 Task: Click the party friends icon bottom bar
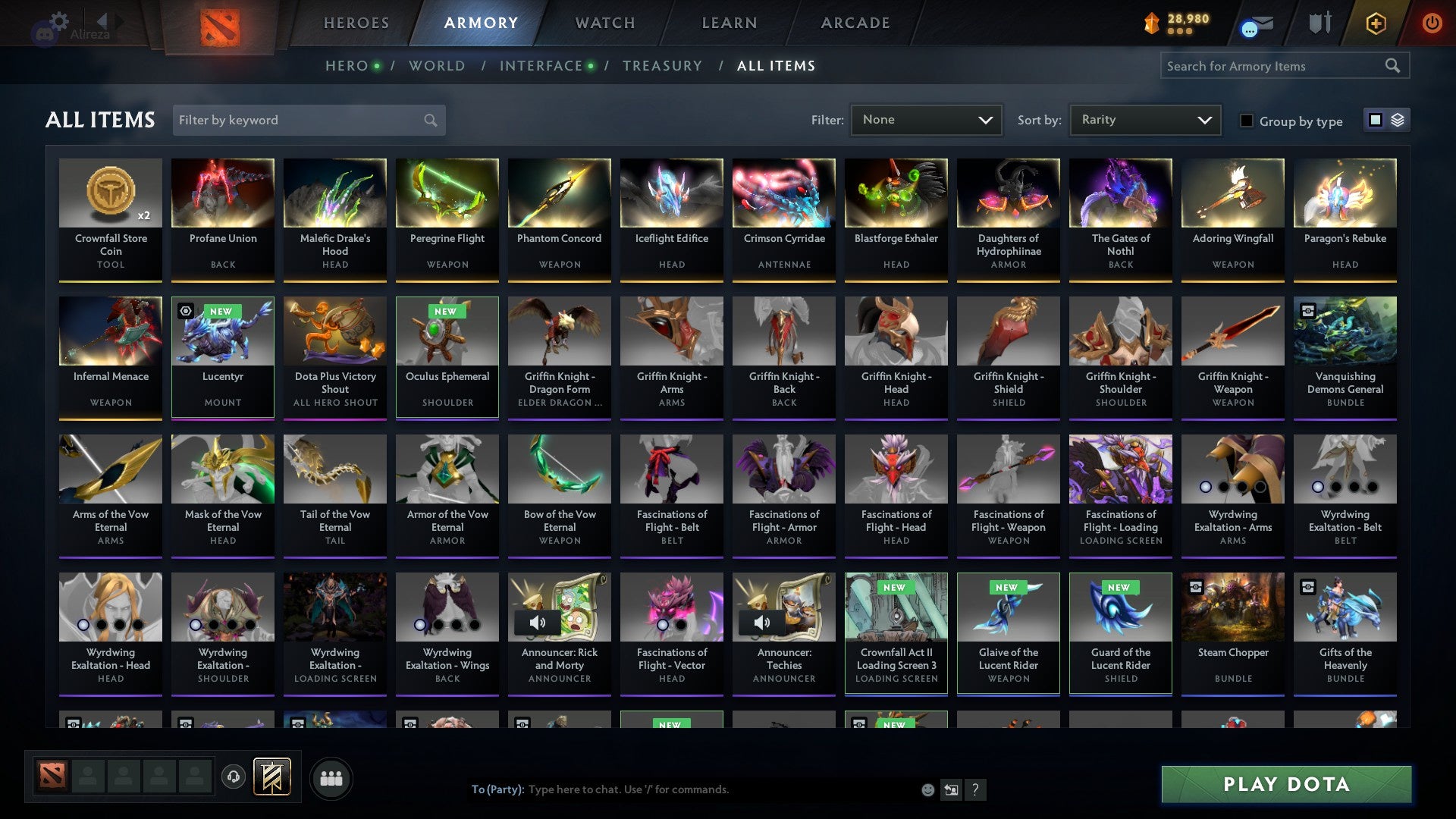pos(331,777)
